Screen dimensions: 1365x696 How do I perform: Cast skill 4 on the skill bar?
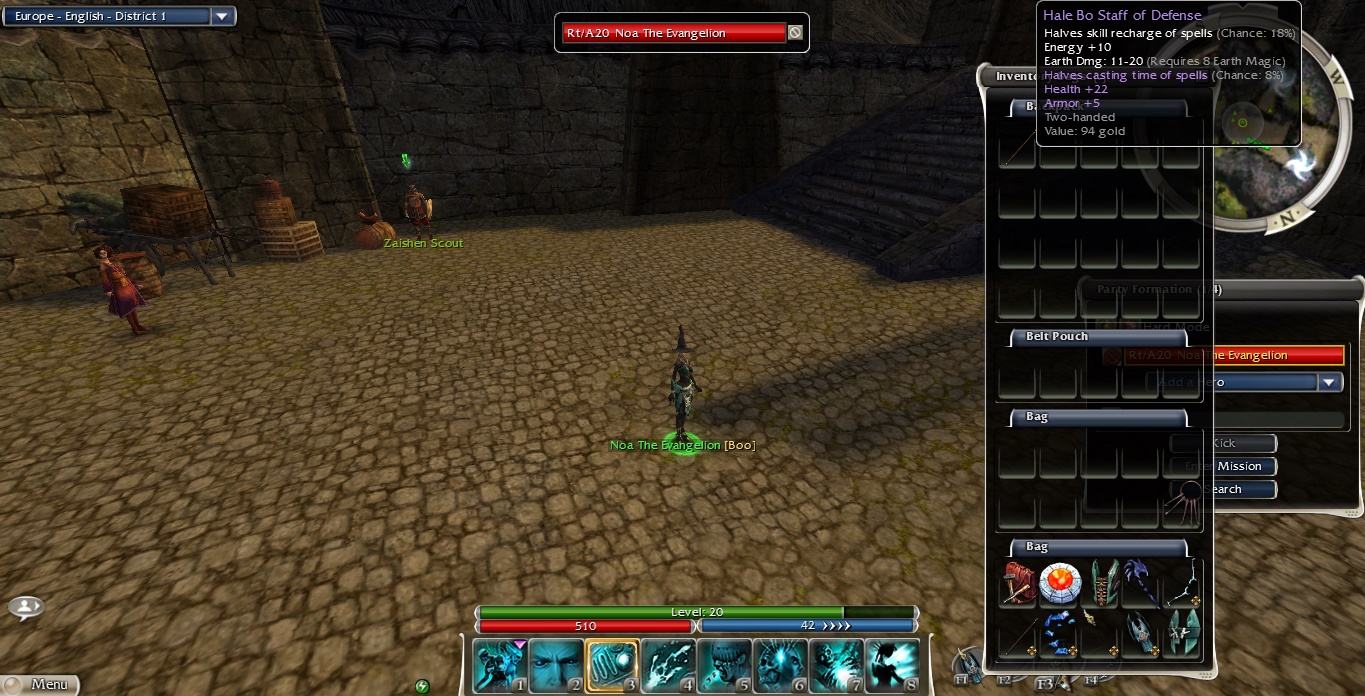click(667, 666)
